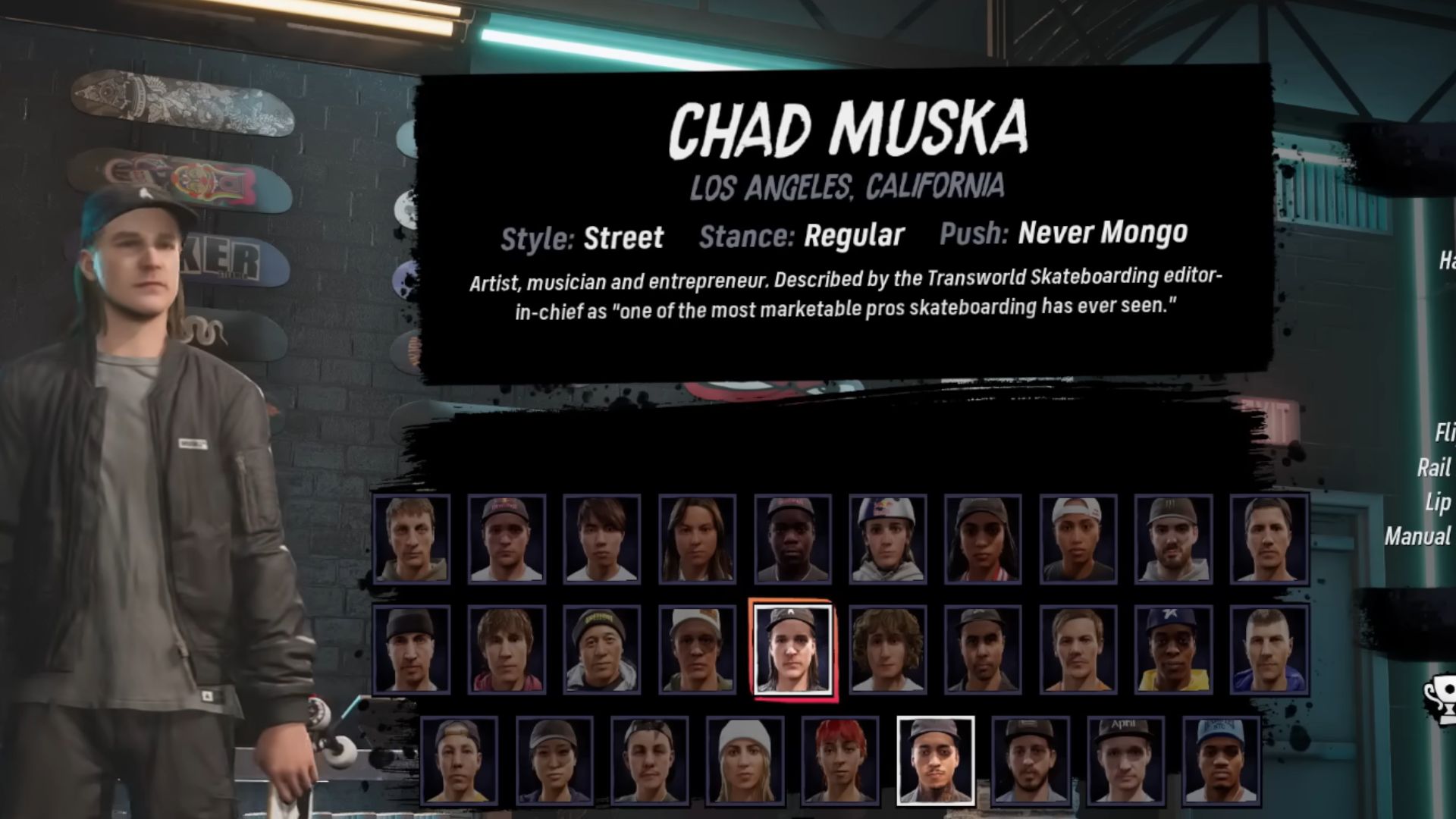Select the blonde skater in the white beanie
The height and width of the screenshot is (819, 1456).
745,760
